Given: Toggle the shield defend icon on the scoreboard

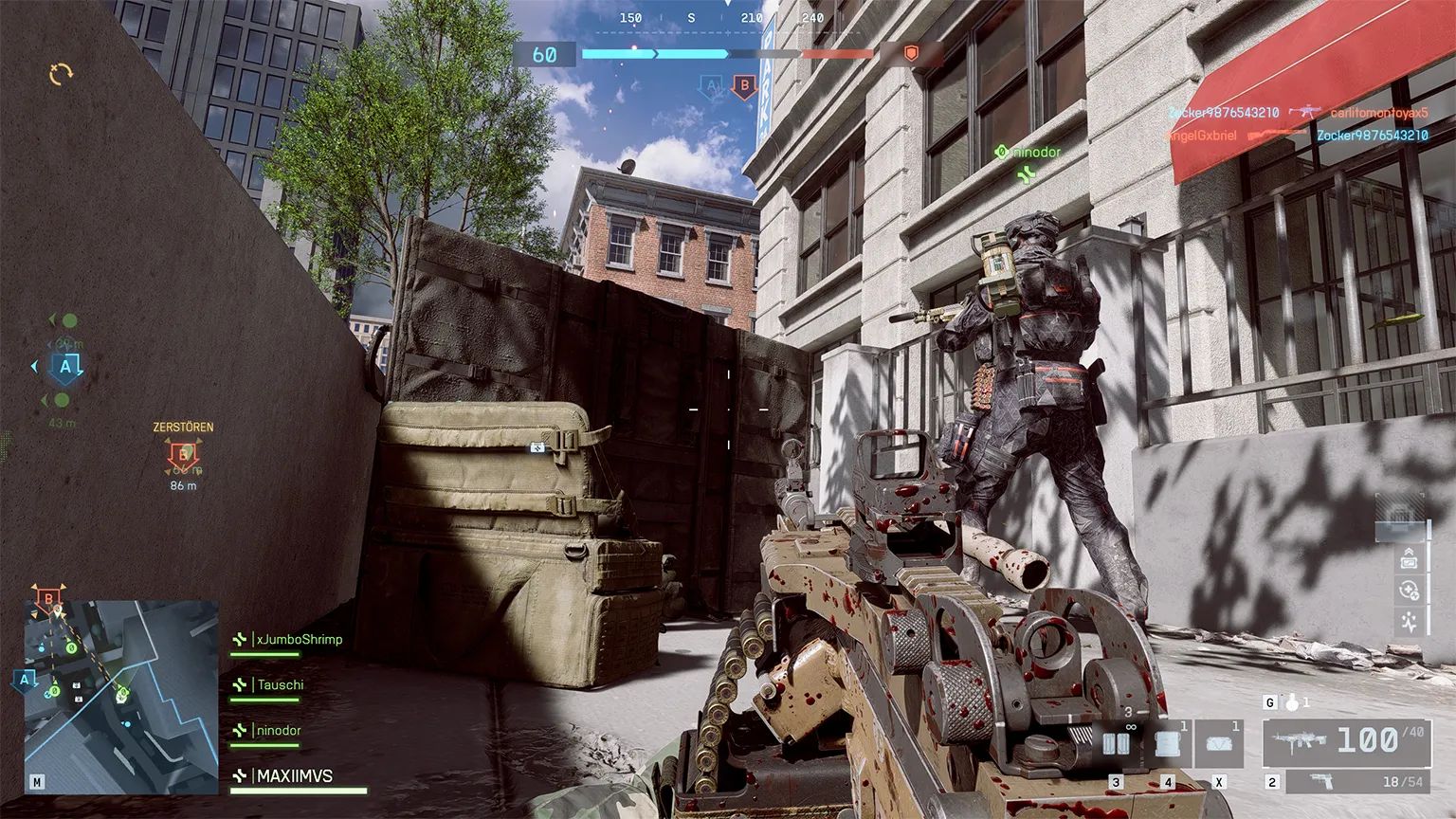Looking at the screenshot, I should [x=910, y=54].
